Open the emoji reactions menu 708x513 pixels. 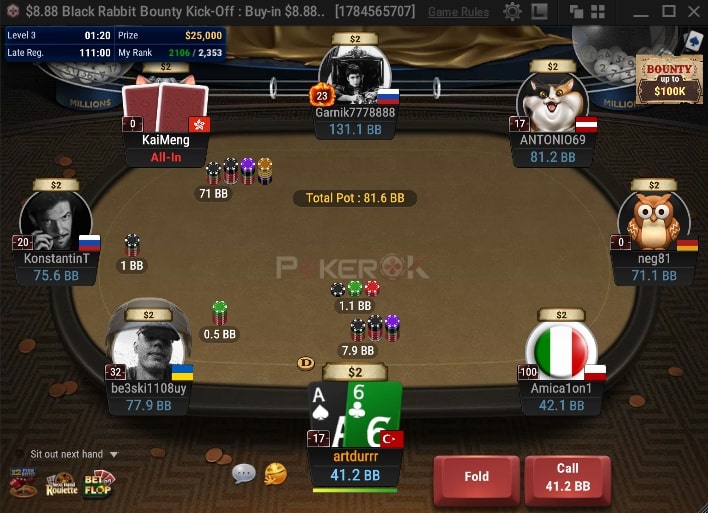click(275, 473)
